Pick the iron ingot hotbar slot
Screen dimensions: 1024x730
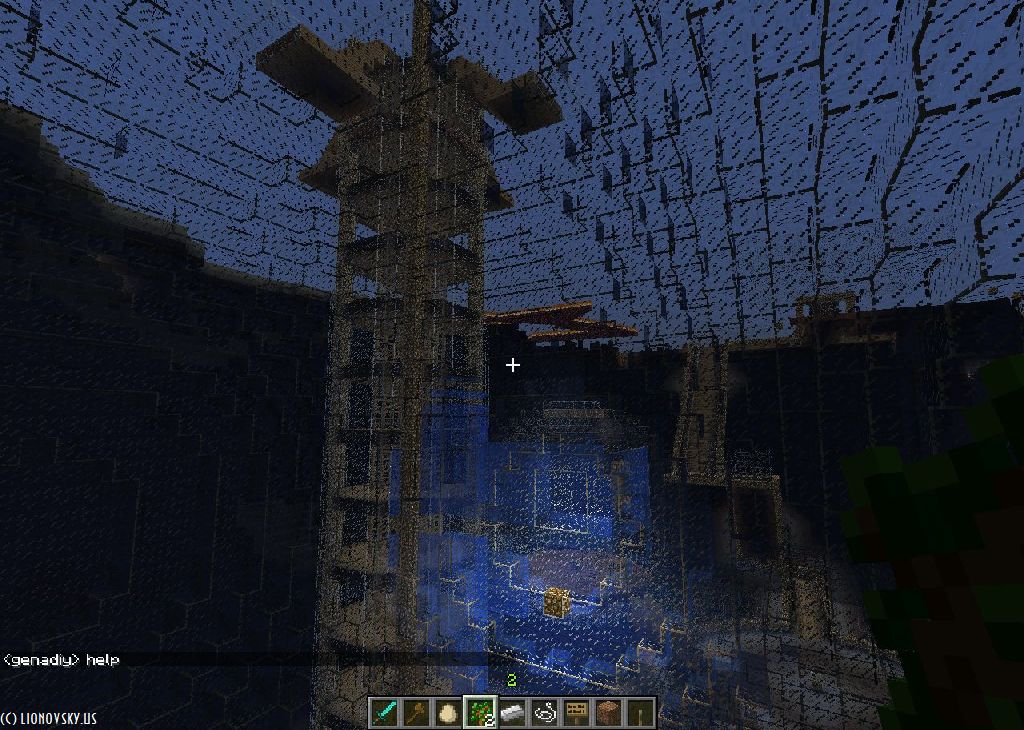pyautogui.click(x=513, y=712)
